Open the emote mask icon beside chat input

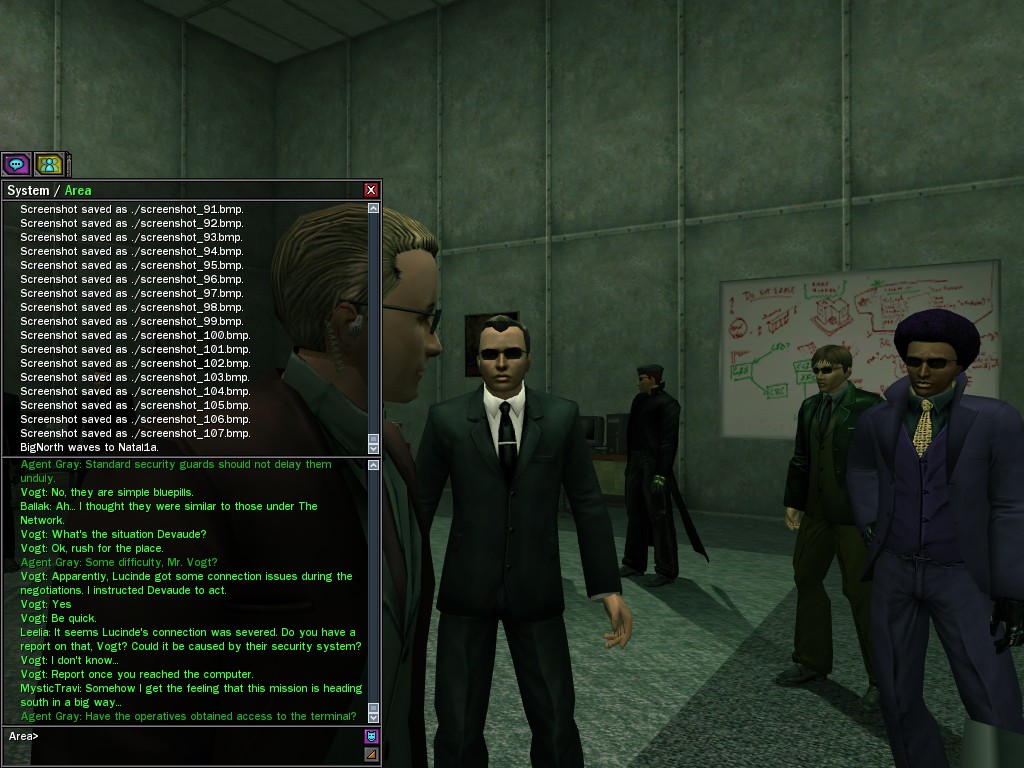coord(372,737)
